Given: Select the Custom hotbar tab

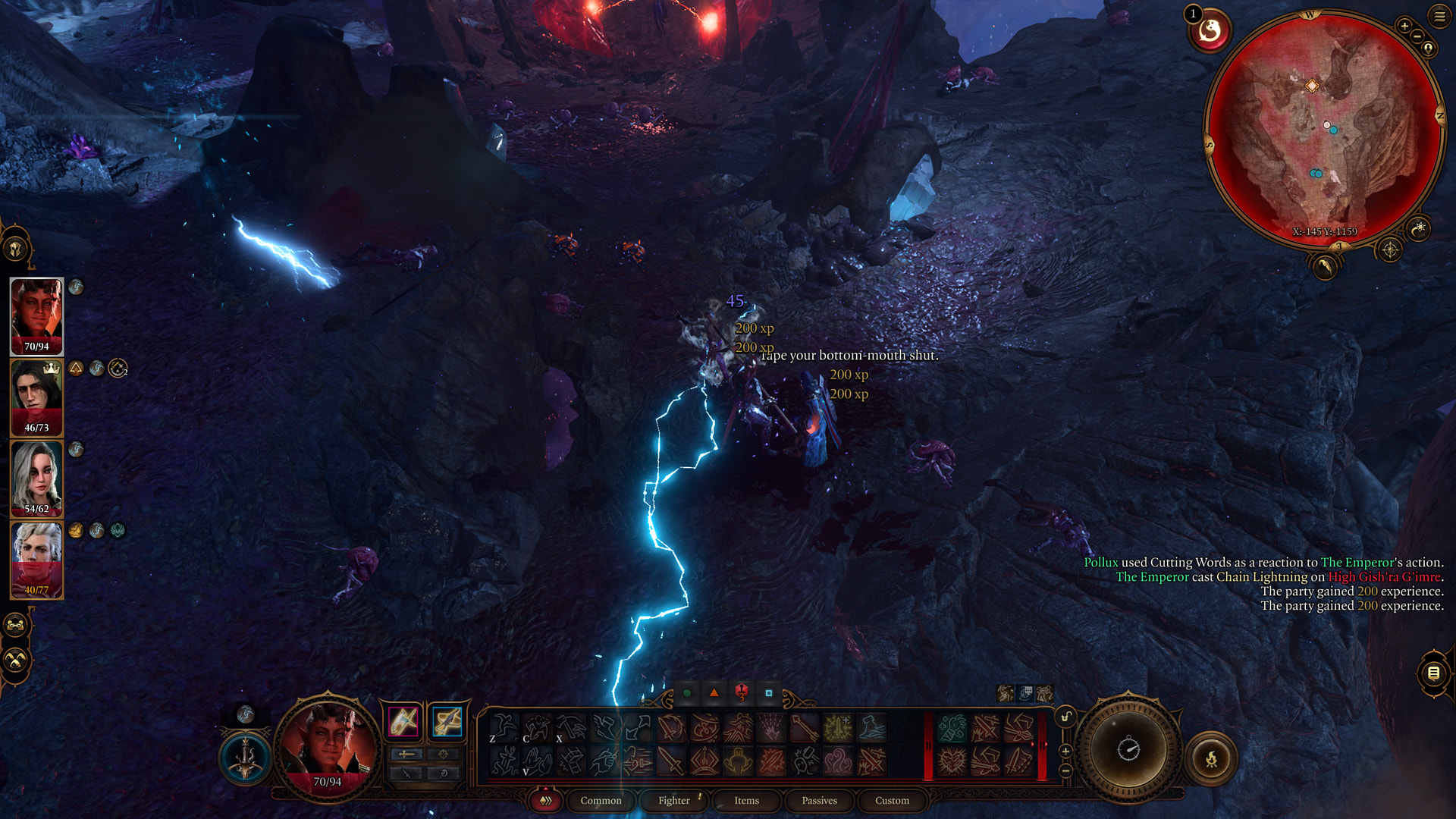Looking at the screenshot, I should (x=892, y=800).
